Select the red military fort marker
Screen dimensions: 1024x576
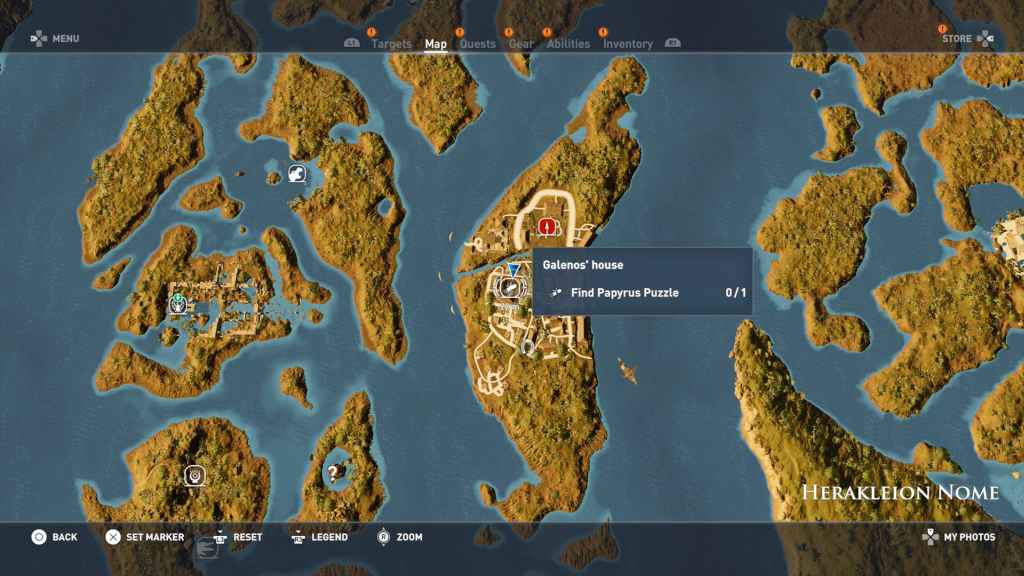[547, 227]
